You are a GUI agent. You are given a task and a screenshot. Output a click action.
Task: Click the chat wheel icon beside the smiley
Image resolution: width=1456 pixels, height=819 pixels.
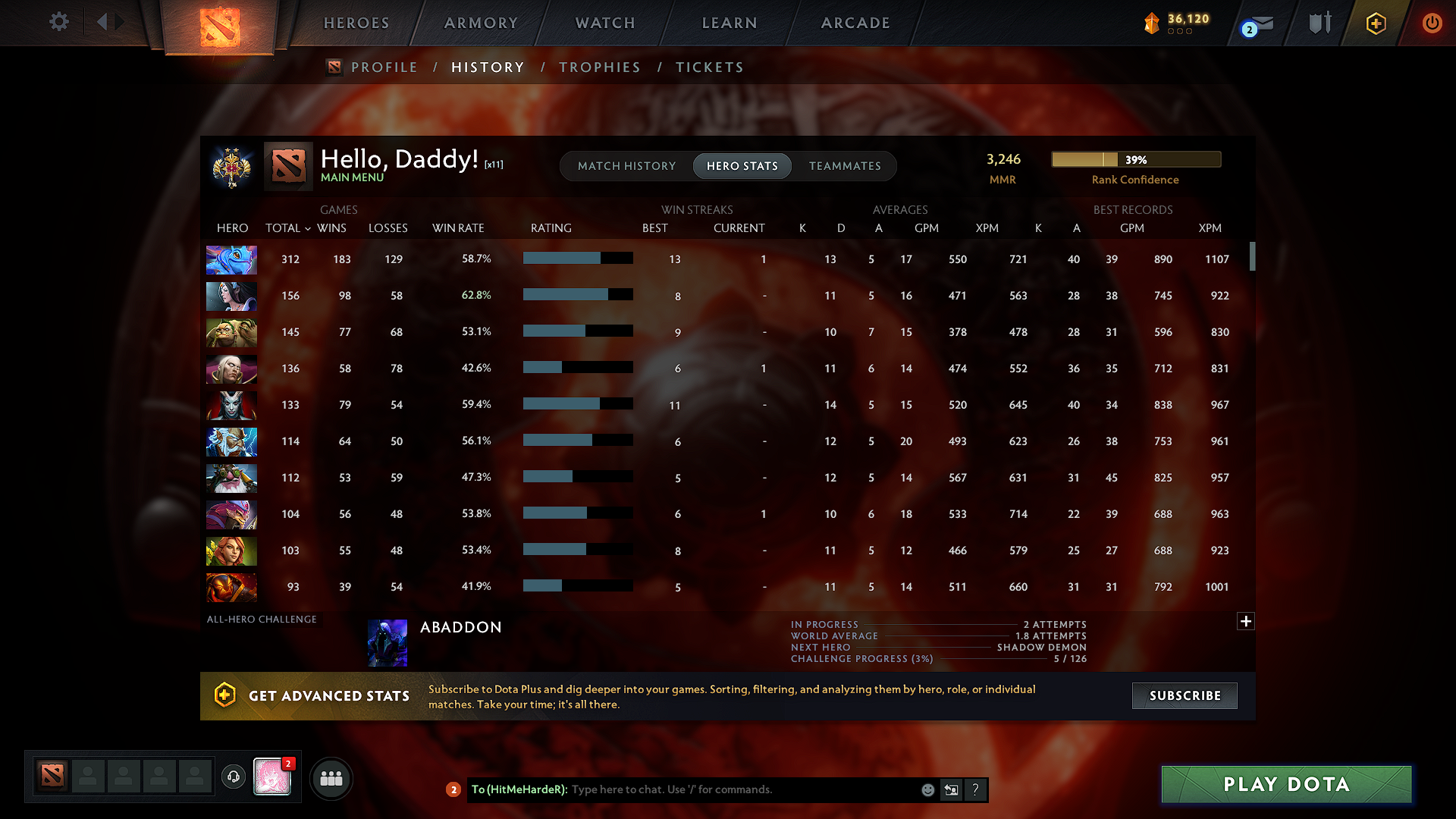click(x=950, y=789)
